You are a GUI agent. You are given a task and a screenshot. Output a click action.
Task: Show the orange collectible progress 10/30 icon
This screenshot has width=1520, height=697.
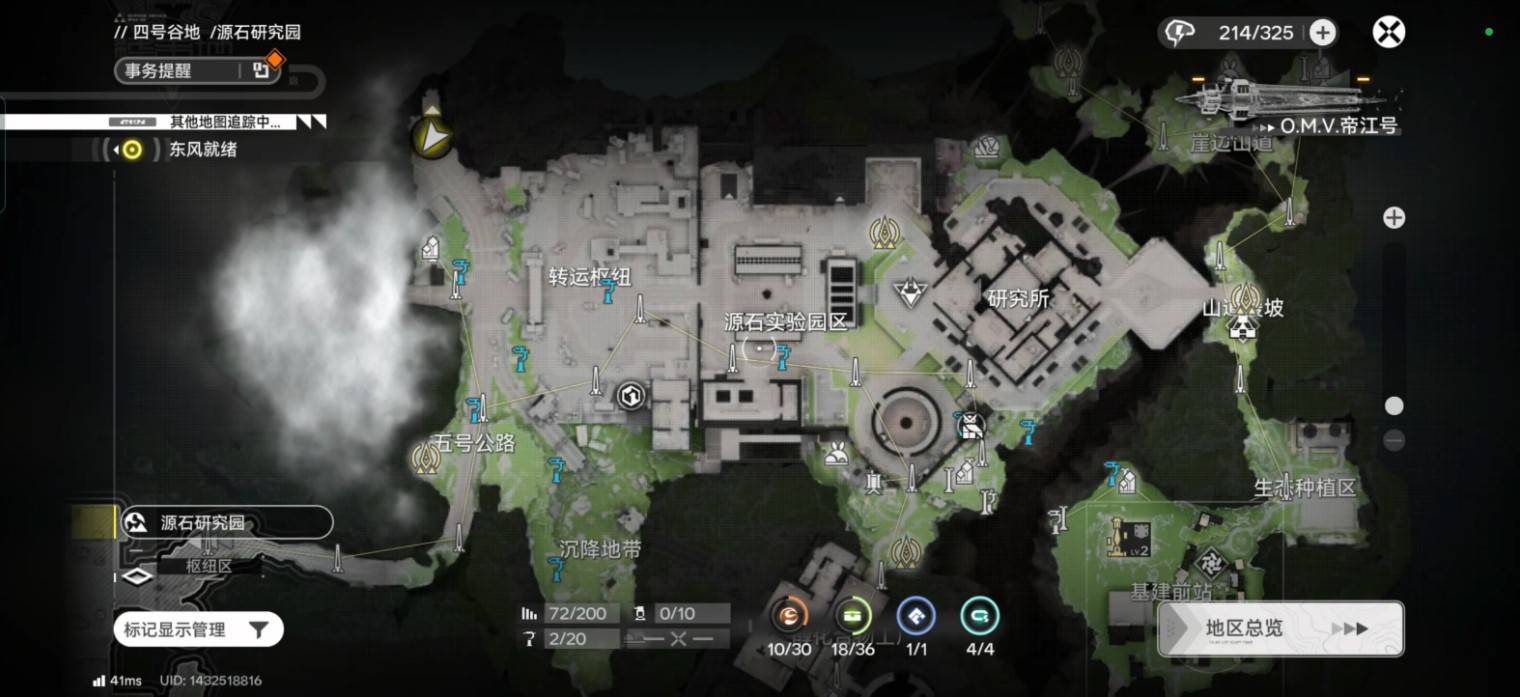coord(790,617)
